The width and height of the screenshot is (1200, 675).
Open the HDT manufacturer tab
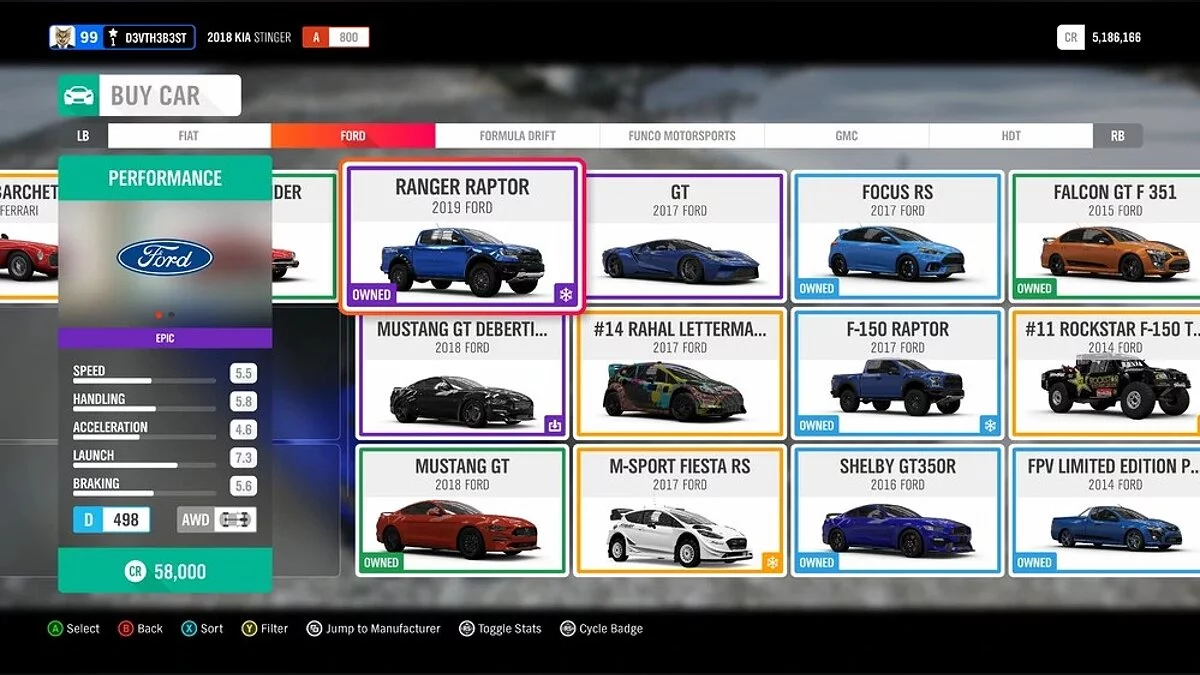click(1011, 136)
